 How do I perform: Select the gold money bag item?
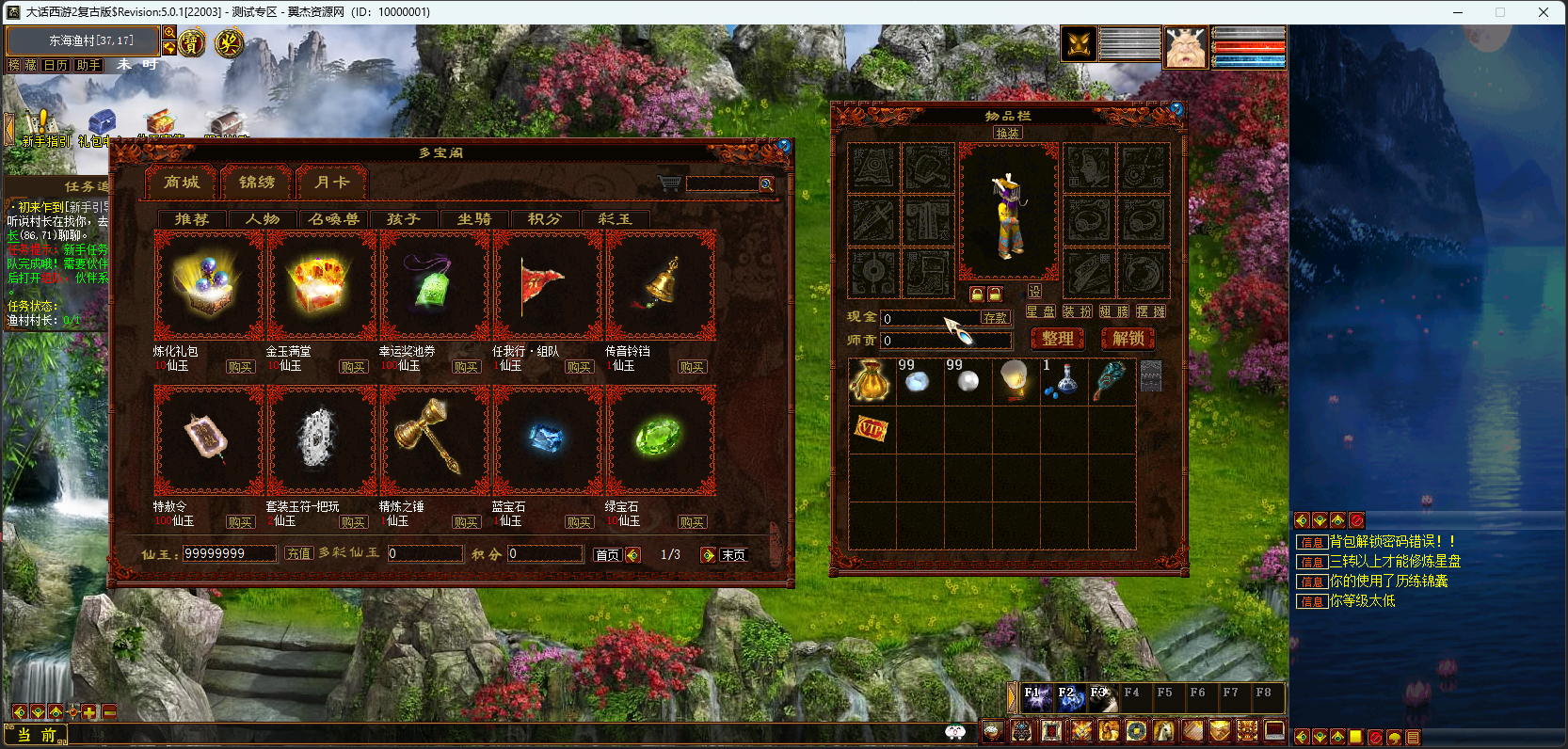(x=872, y=381)
